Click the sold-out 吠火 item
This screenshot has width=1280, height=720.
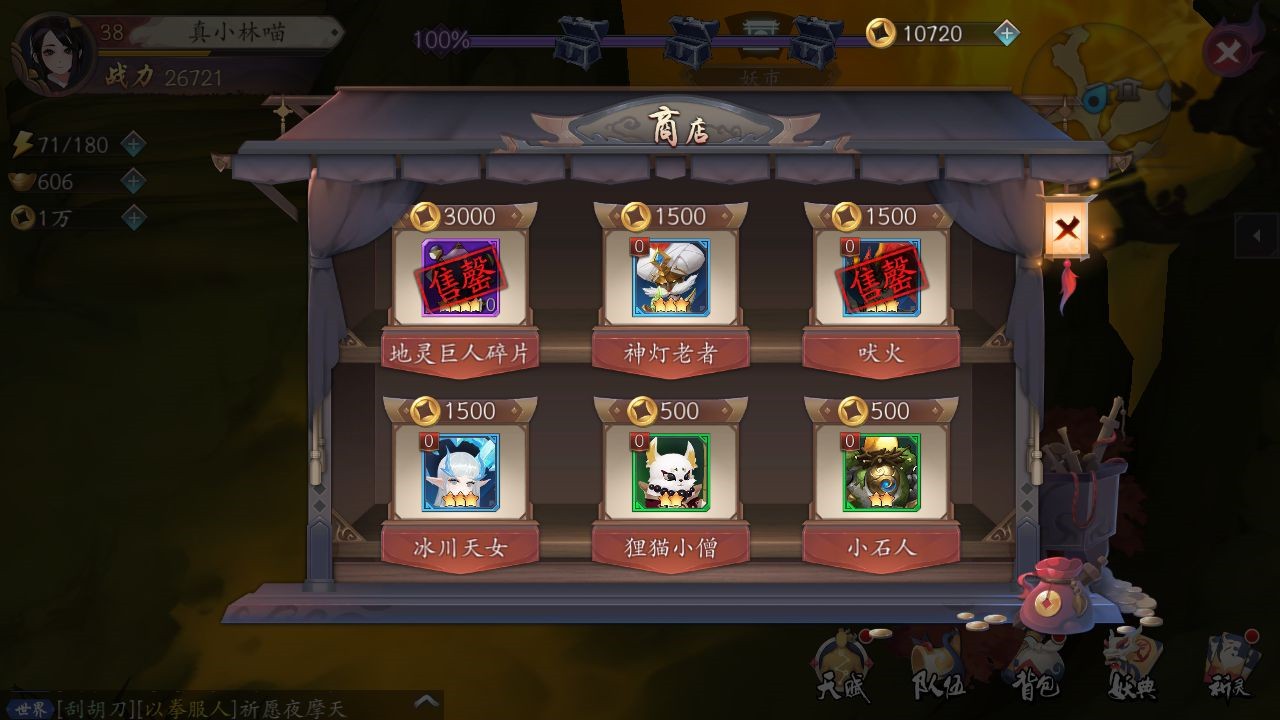[881, 278]
